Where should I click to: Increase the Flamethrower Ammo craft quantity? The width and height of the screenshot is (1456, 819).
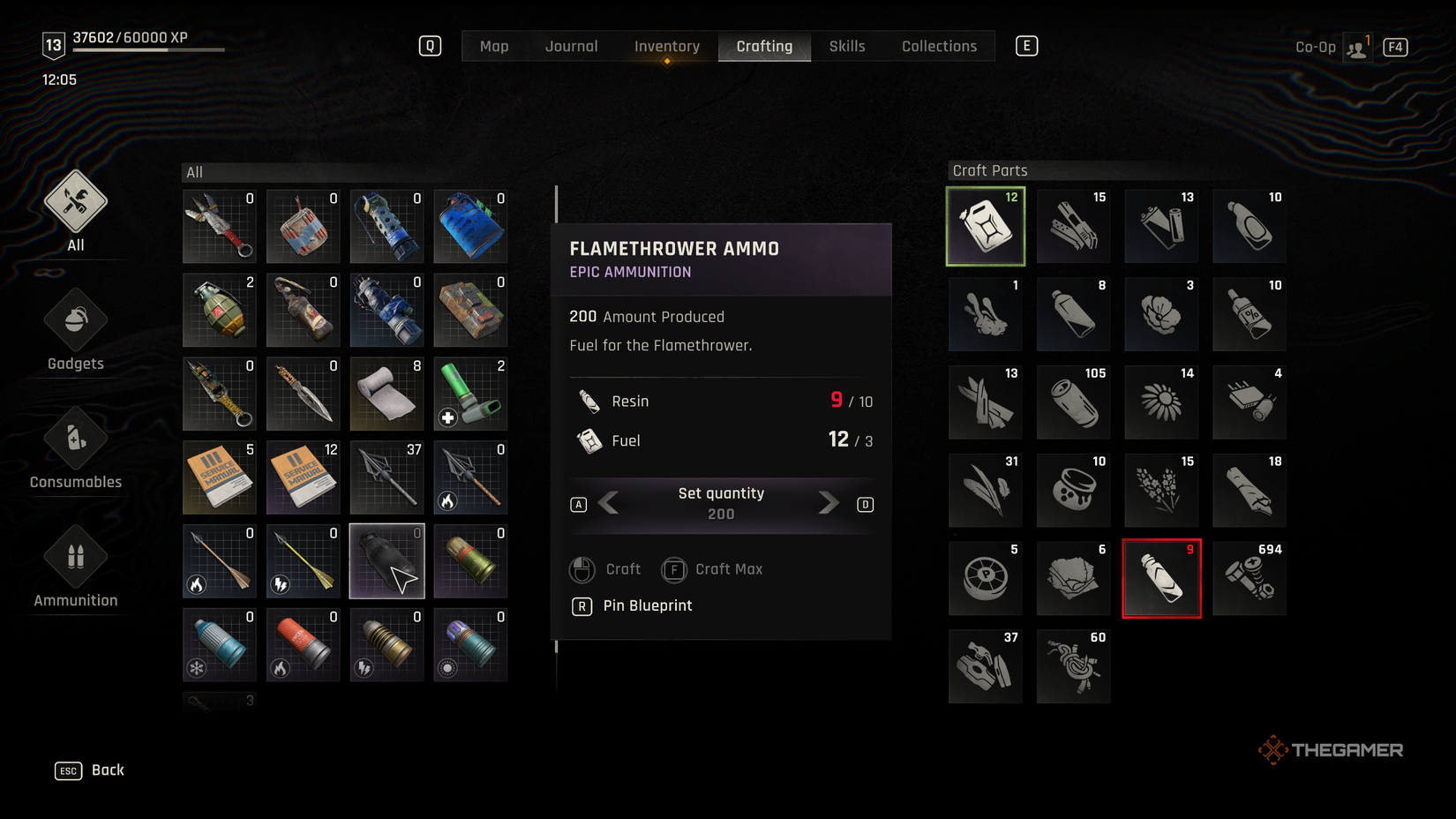coord(828,504)
